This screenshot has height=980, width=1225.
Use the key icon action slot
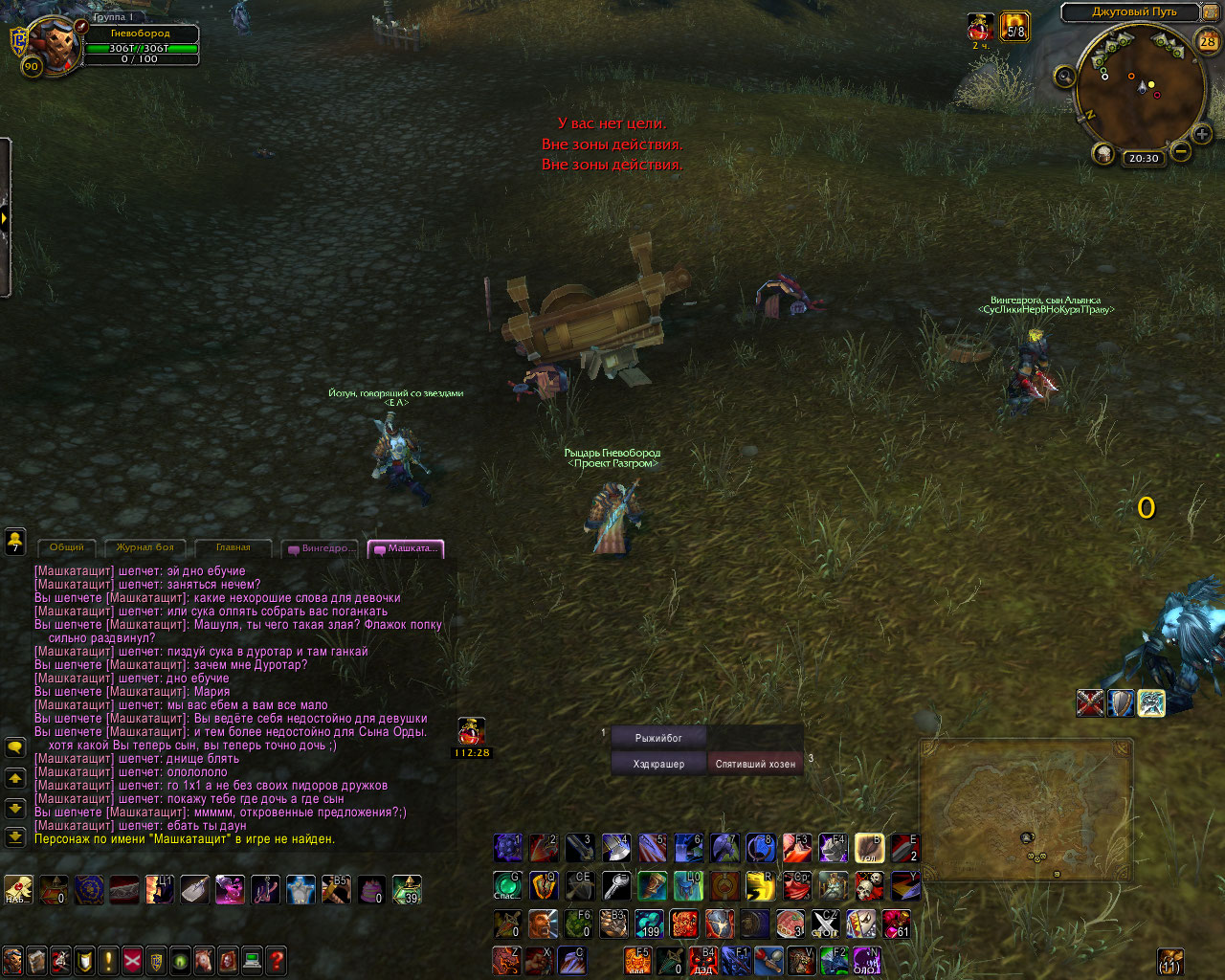(615, 885)
